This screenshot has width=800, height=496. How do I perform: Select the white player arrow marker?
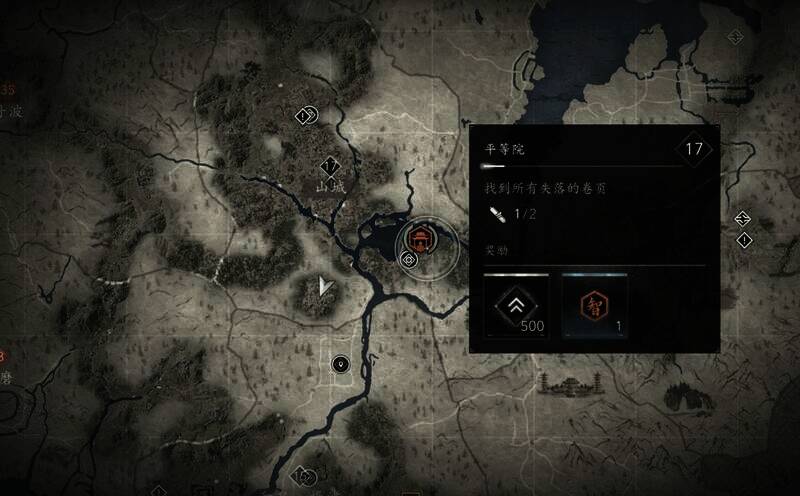(x=324, y=287)
